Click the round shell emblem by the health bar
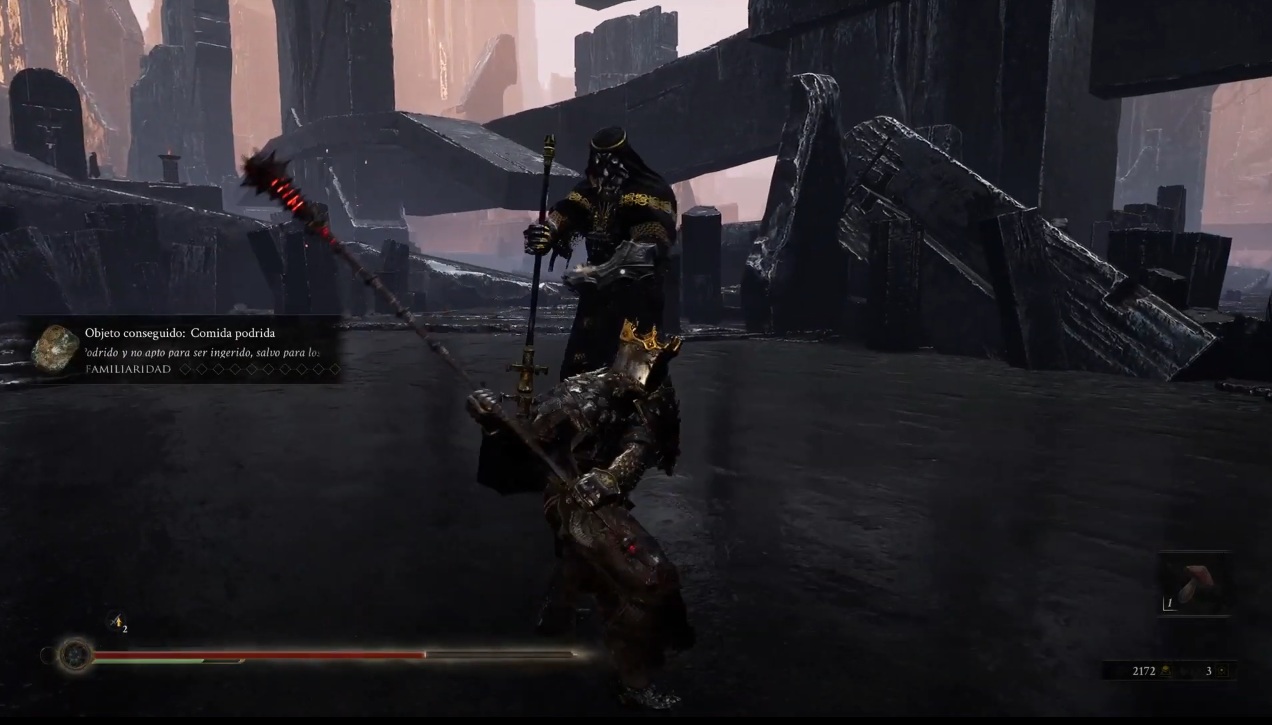 (x=74, y=656)
